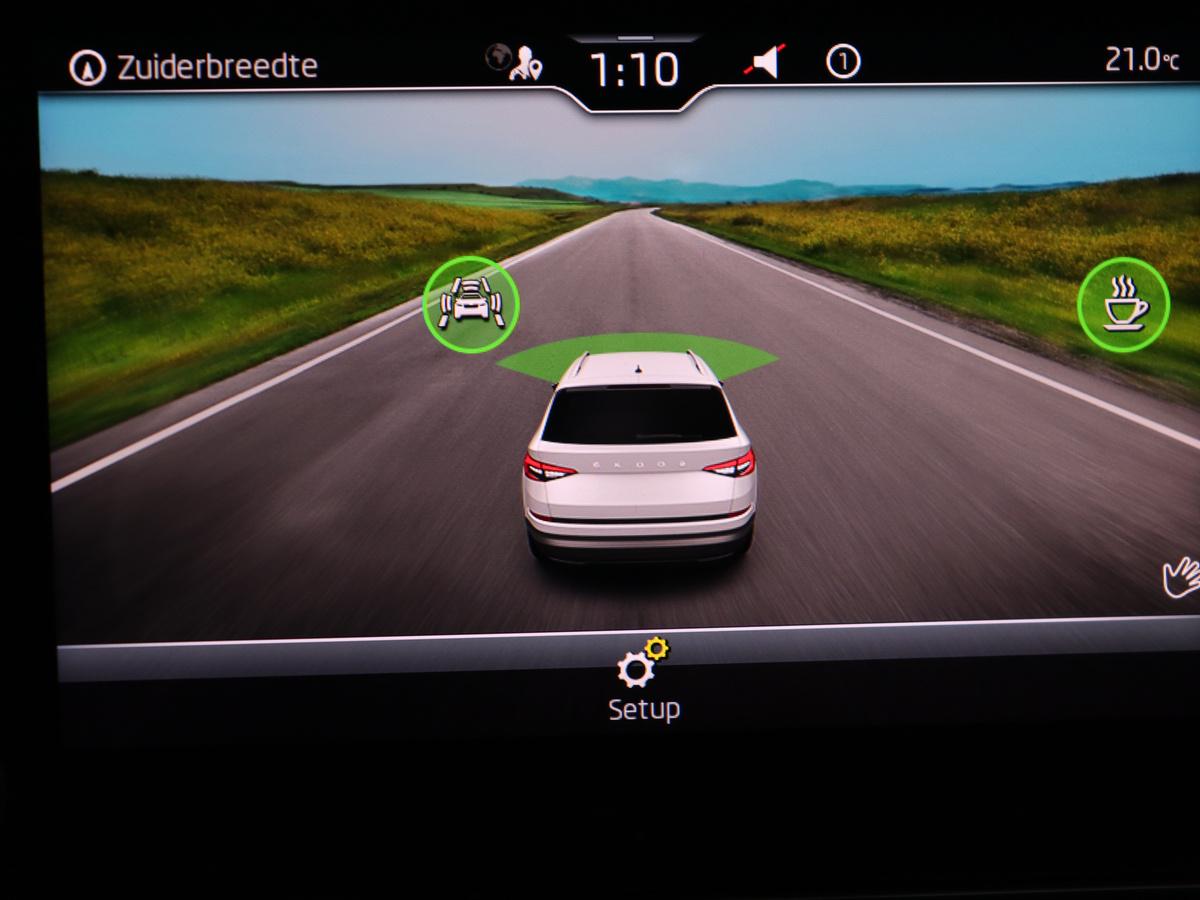Tap the coffee cup driver alert icon

[1124, 305]
